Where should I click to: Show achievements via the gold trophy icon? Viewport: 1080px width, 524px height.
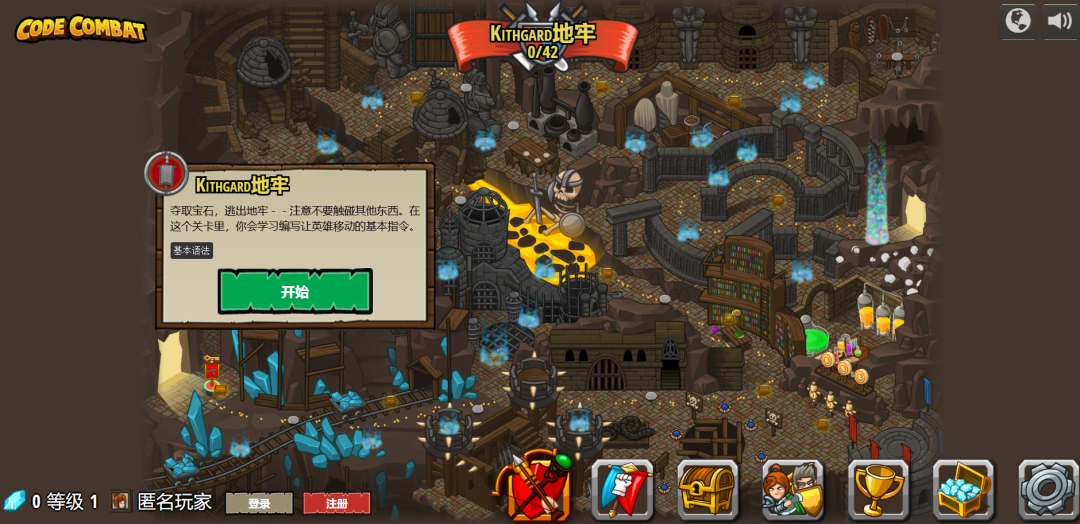pos(878,489)
